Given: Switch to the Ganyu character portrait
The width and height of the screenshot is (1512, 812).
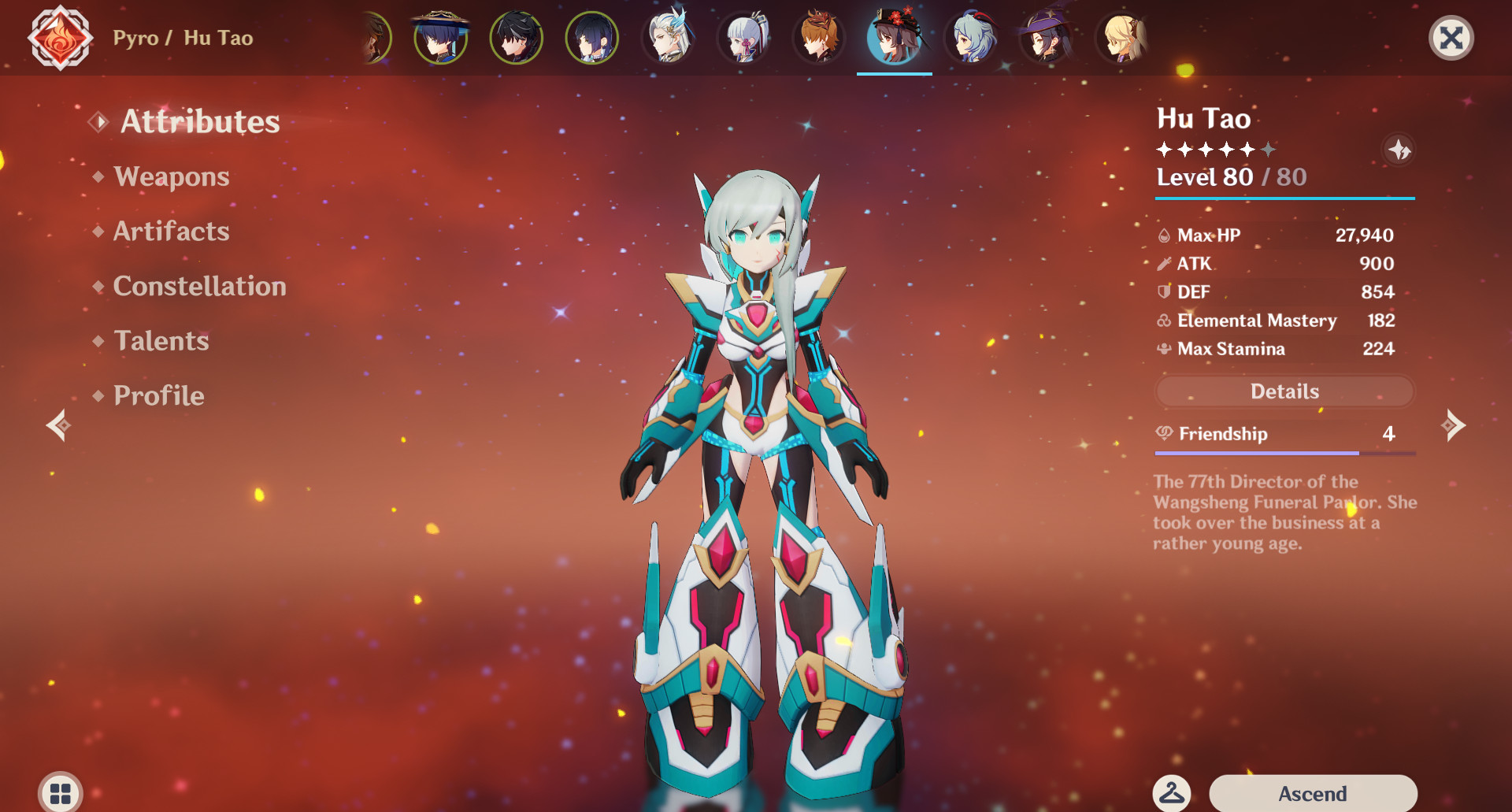Looking at the screenshot, I should [x=970, y=37].
